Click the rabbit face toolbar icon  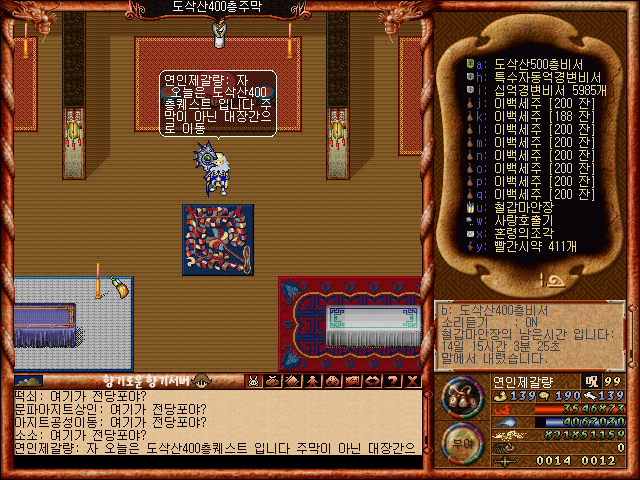[253, 381]
